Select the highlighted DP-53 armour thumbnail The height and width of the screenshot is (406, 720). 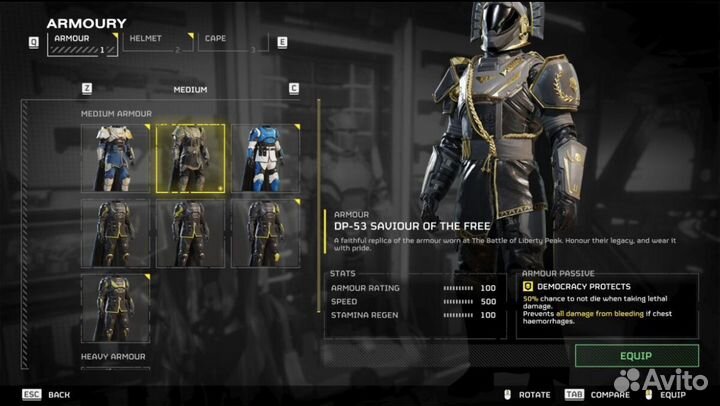(191, 158)
